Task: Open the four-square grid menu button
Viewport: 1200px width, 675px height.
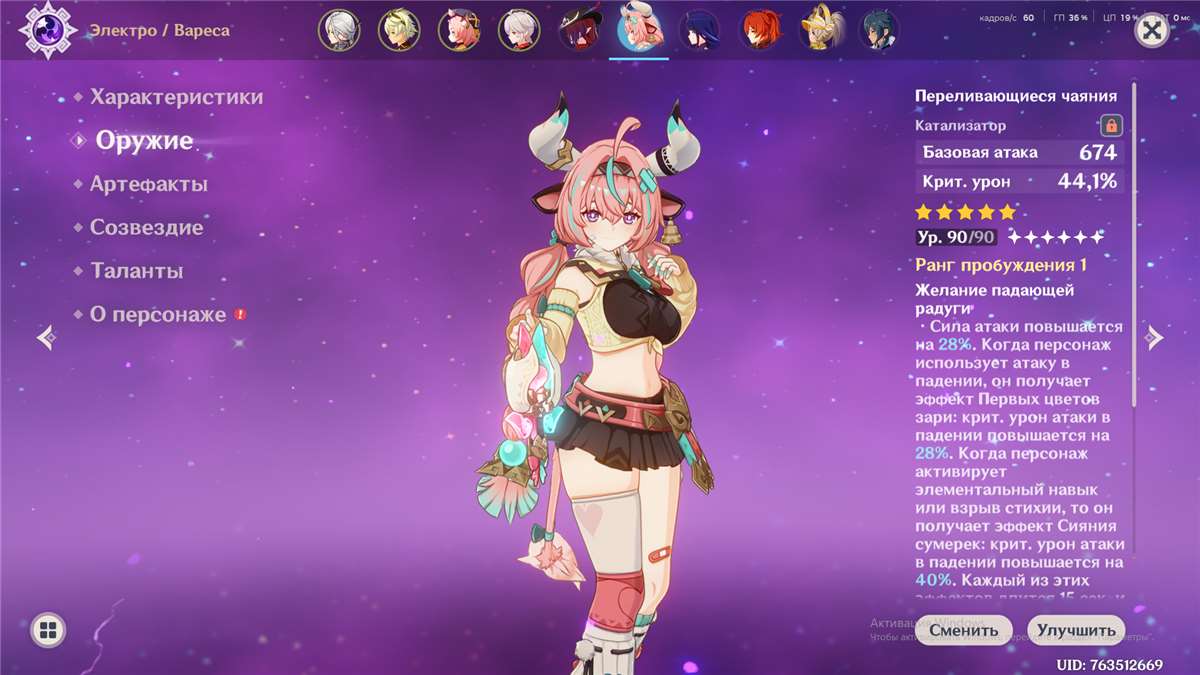Action: click(x=47, y=630)
